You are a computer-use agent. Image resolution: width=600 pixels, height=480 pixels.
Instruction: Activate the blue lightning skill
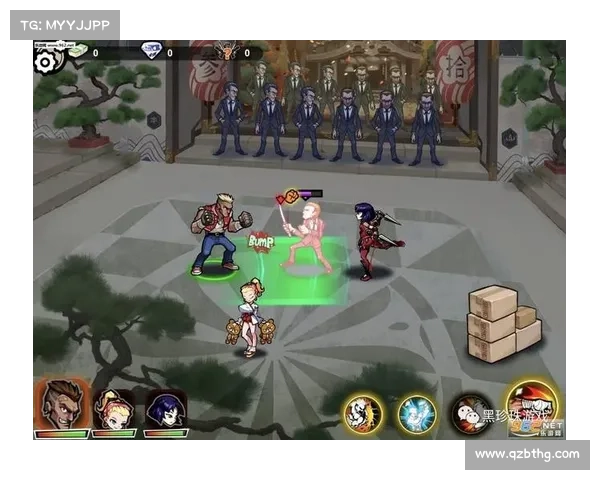click(415, 413)
